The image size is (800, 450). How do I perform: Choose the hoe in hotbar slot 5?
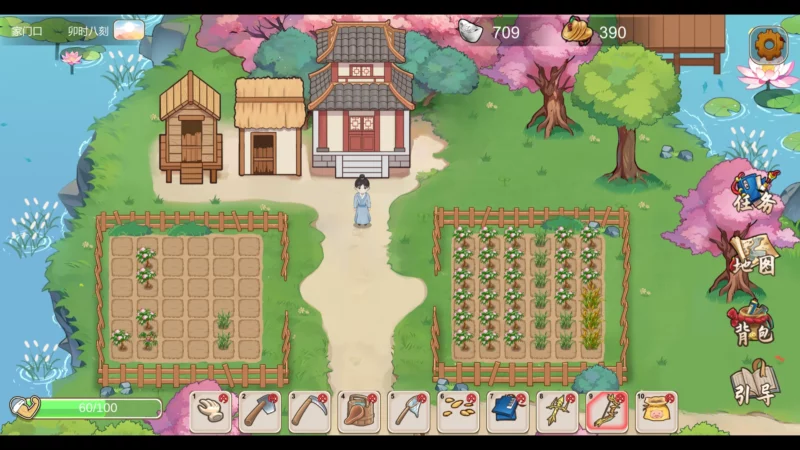tap(409, 411)
